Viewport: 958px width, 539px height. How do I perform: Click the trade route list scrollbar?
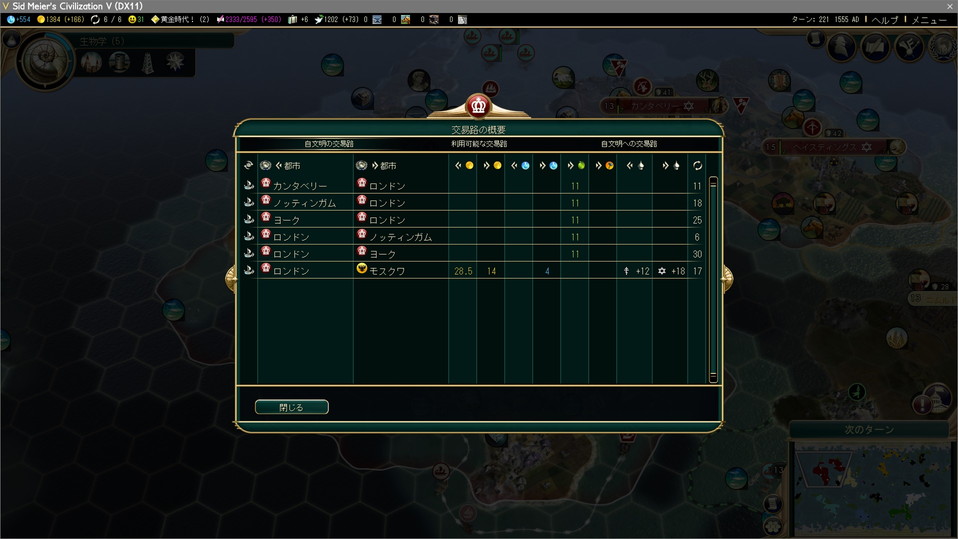coord(713,278)
